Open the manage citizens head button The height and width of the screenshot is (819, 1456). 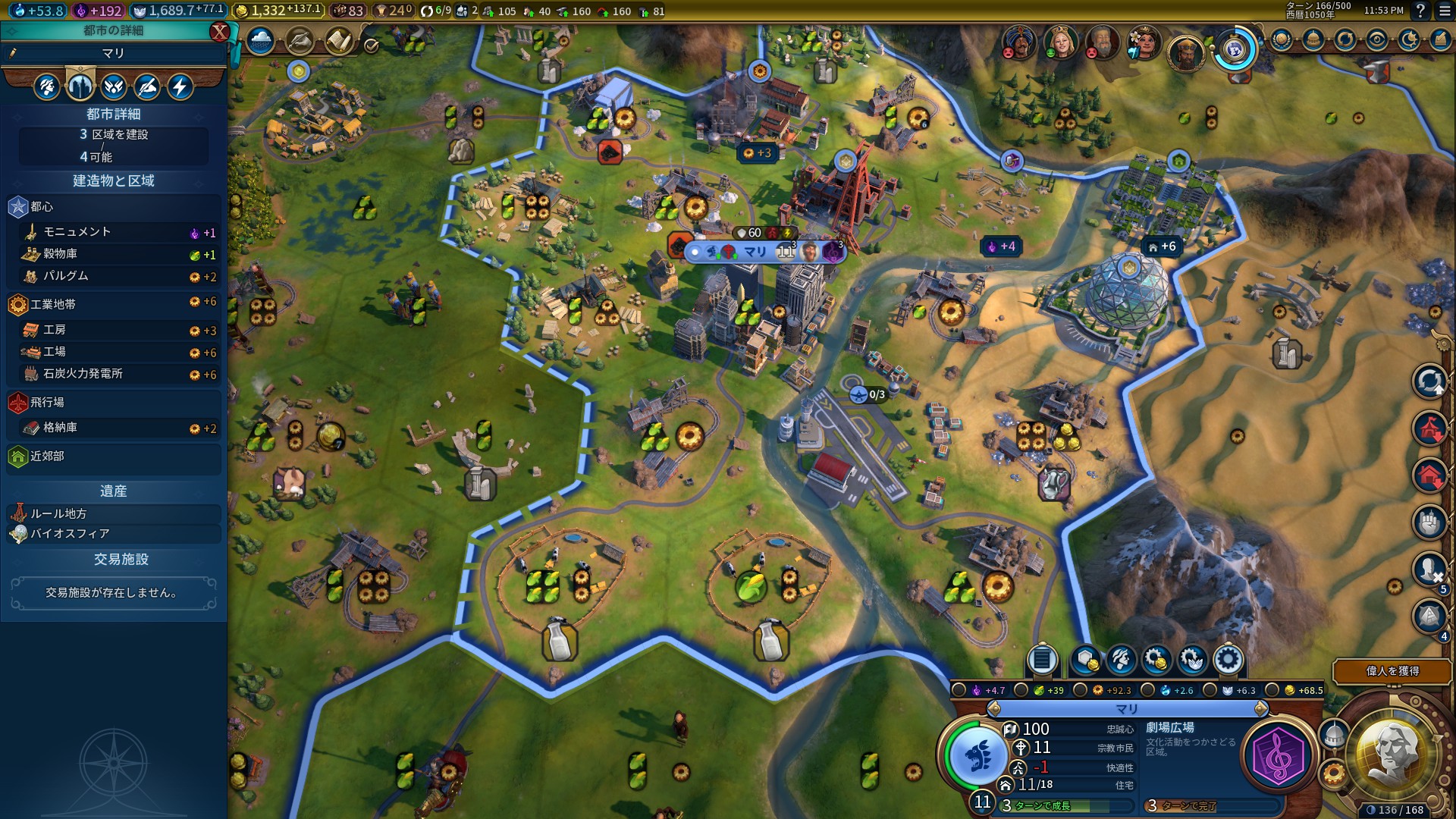(x=1121, y=660)
